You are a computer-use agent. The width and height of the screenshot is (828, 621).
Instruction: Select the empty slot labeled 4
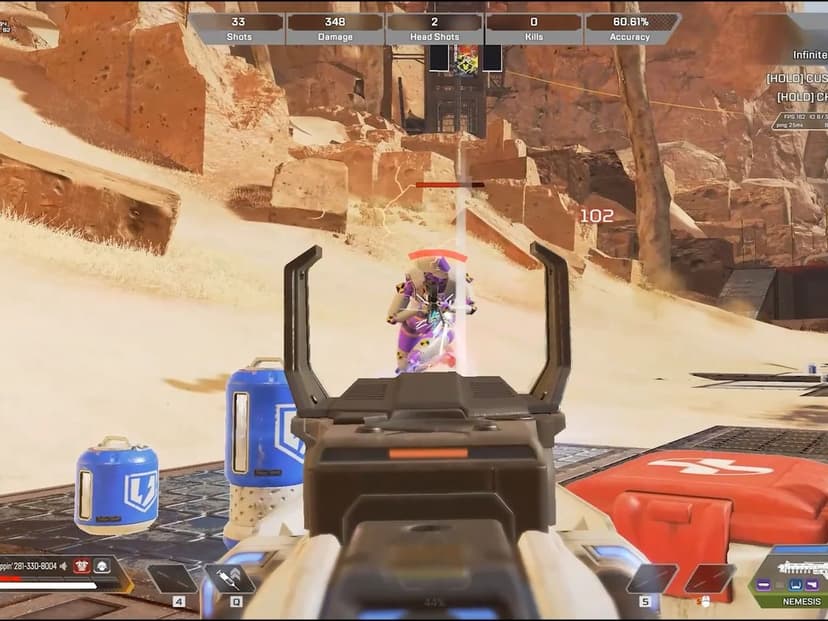(x=172, y=579)
